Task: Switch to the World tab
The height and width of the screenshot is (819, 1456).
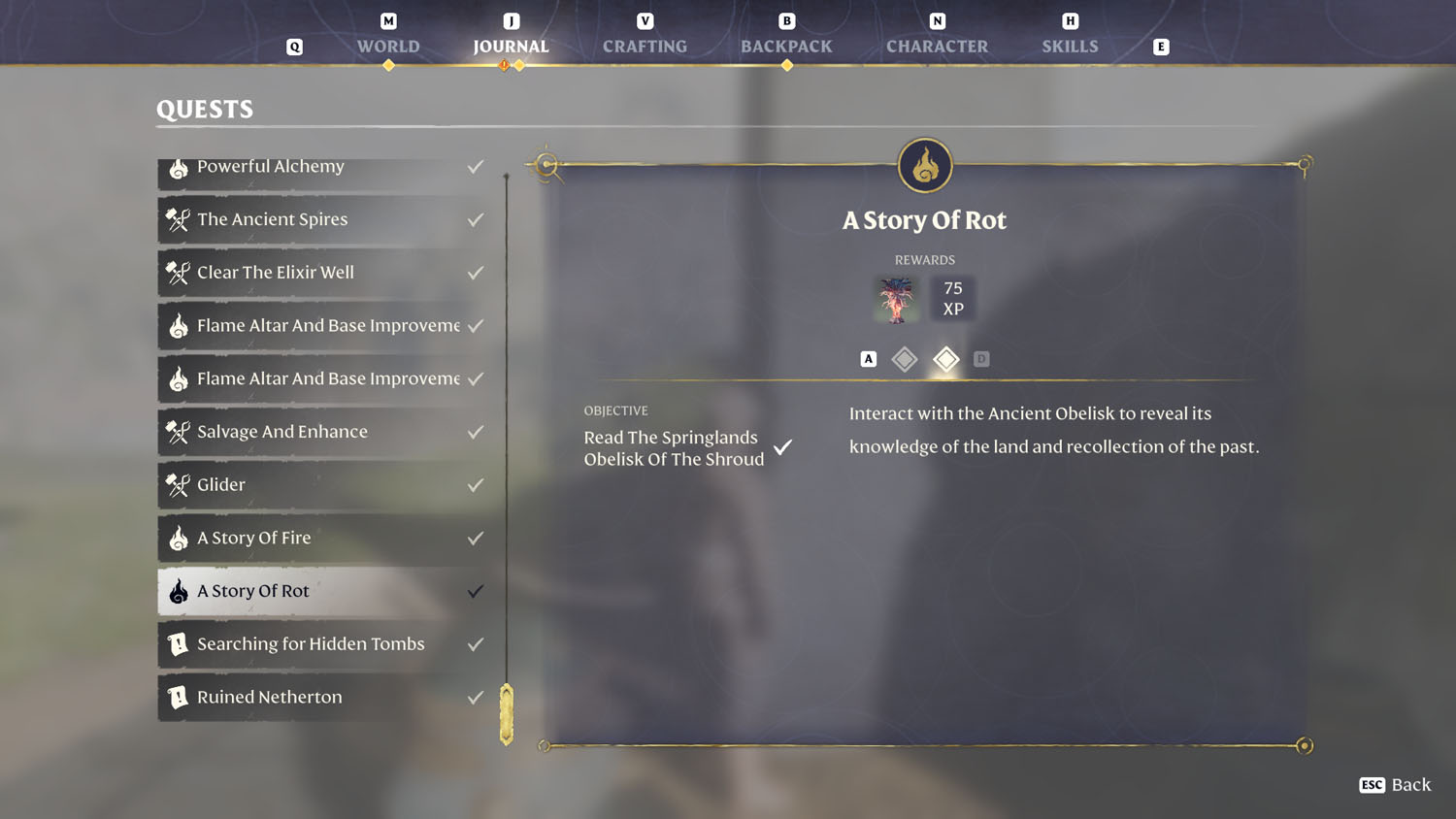Action: pos(388,46)
